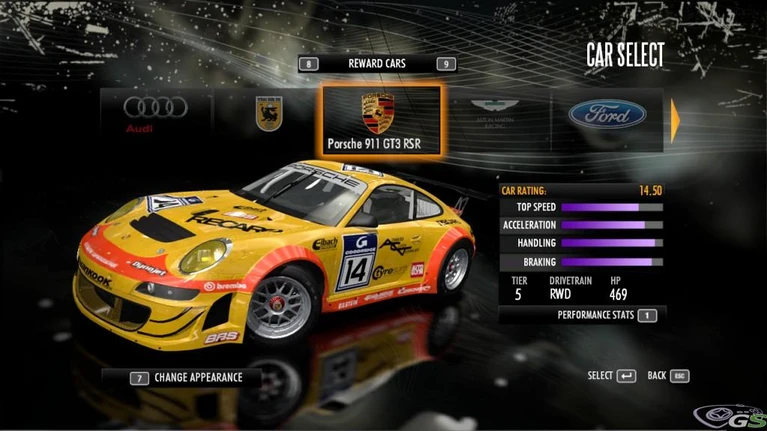Confirm the car with Select

tap(612, 376)
